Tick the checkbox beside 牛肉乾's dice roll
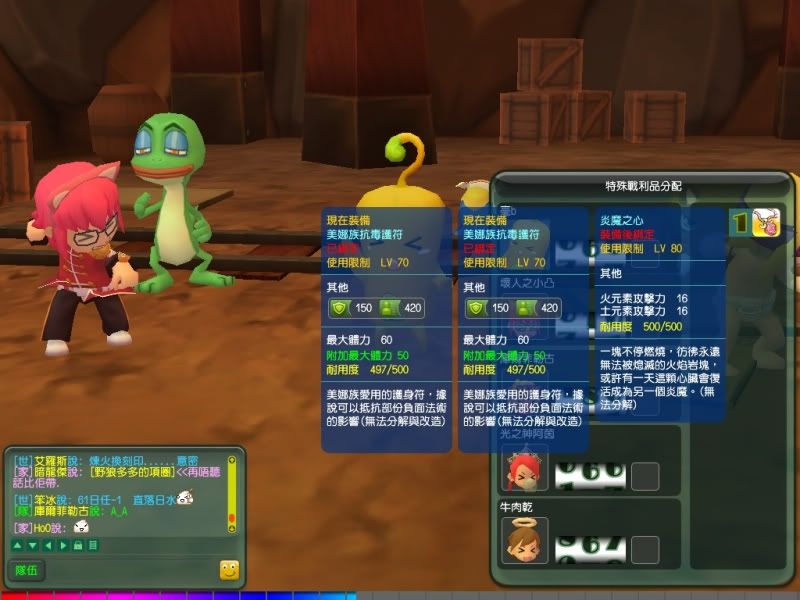Image resolution: width=800 pixels, height=600 pixels. point(645,548)
